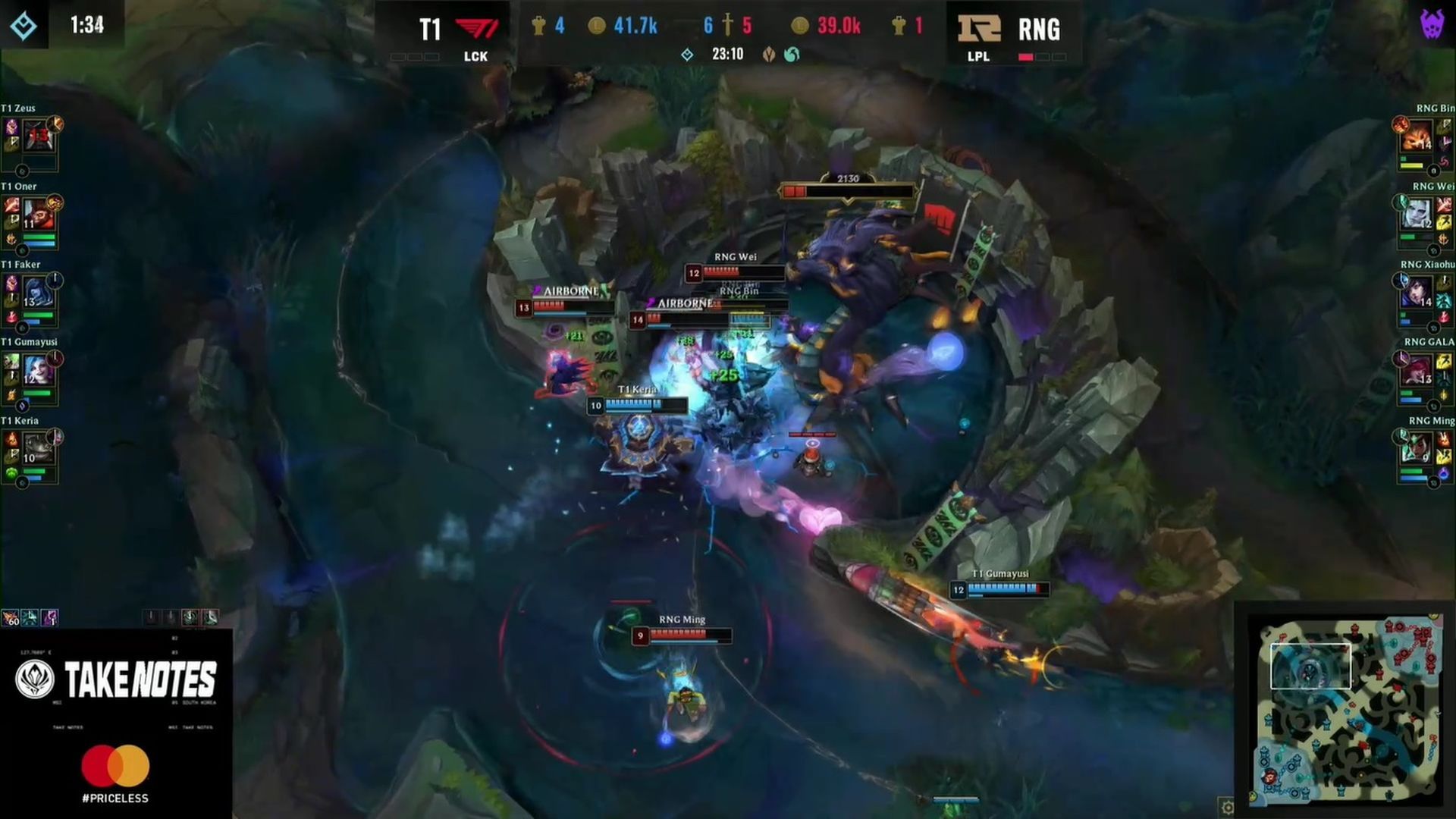Select the LPL region label under RNG
Viewport: 1456px width, 819px height.
click(977, 58)
